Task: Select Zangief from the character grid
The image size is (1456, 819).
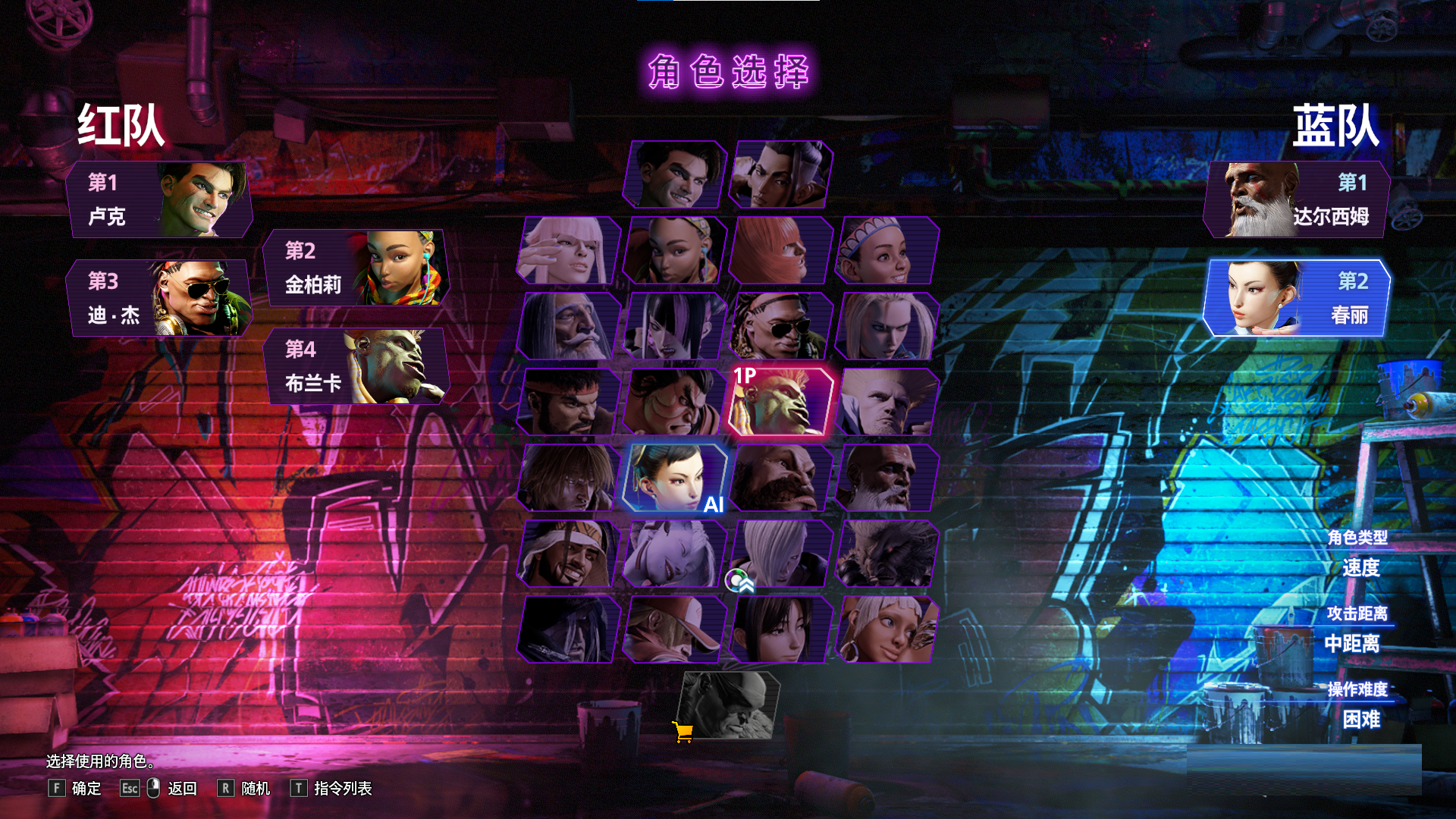Action: click(x=780, y=478)
